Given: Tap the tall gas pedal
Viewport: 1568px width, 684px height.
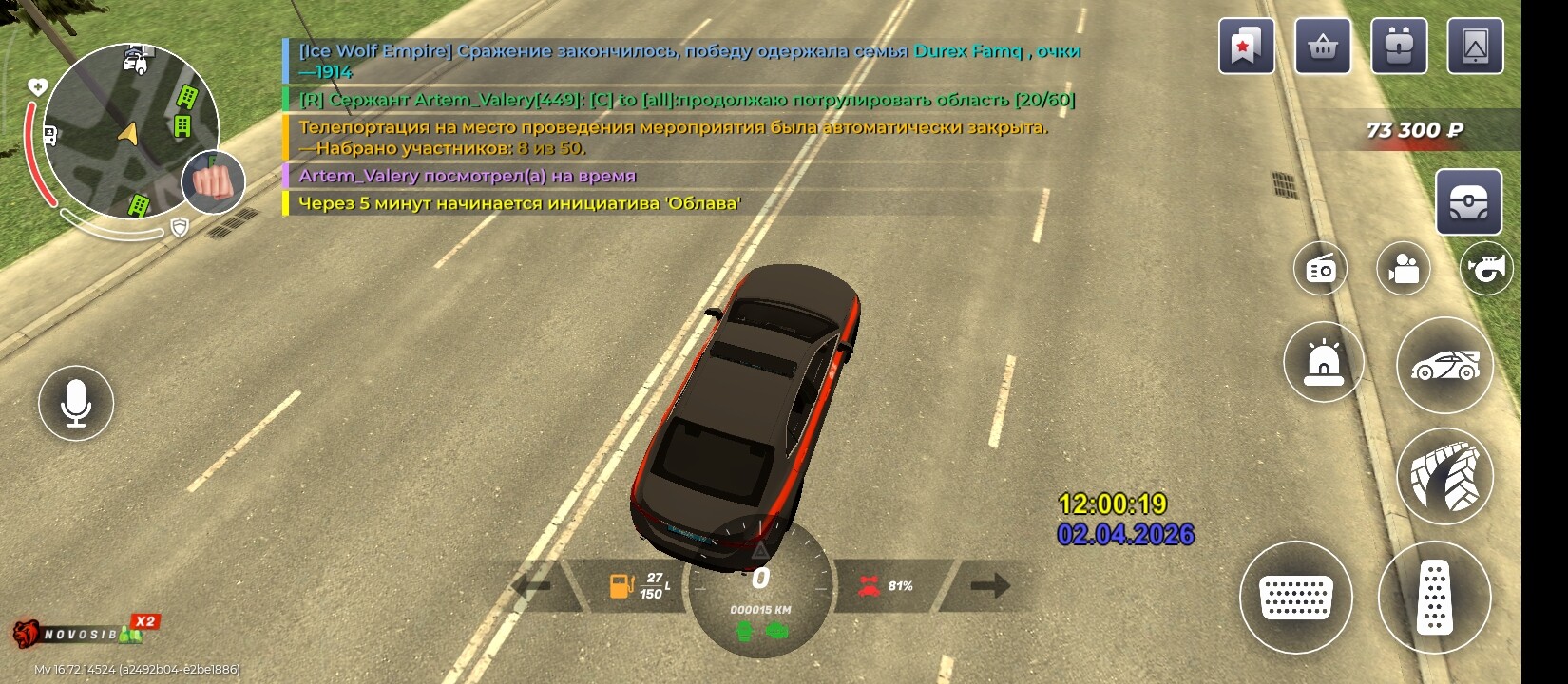Looking at the screenshot, I should click(1434, 598).
